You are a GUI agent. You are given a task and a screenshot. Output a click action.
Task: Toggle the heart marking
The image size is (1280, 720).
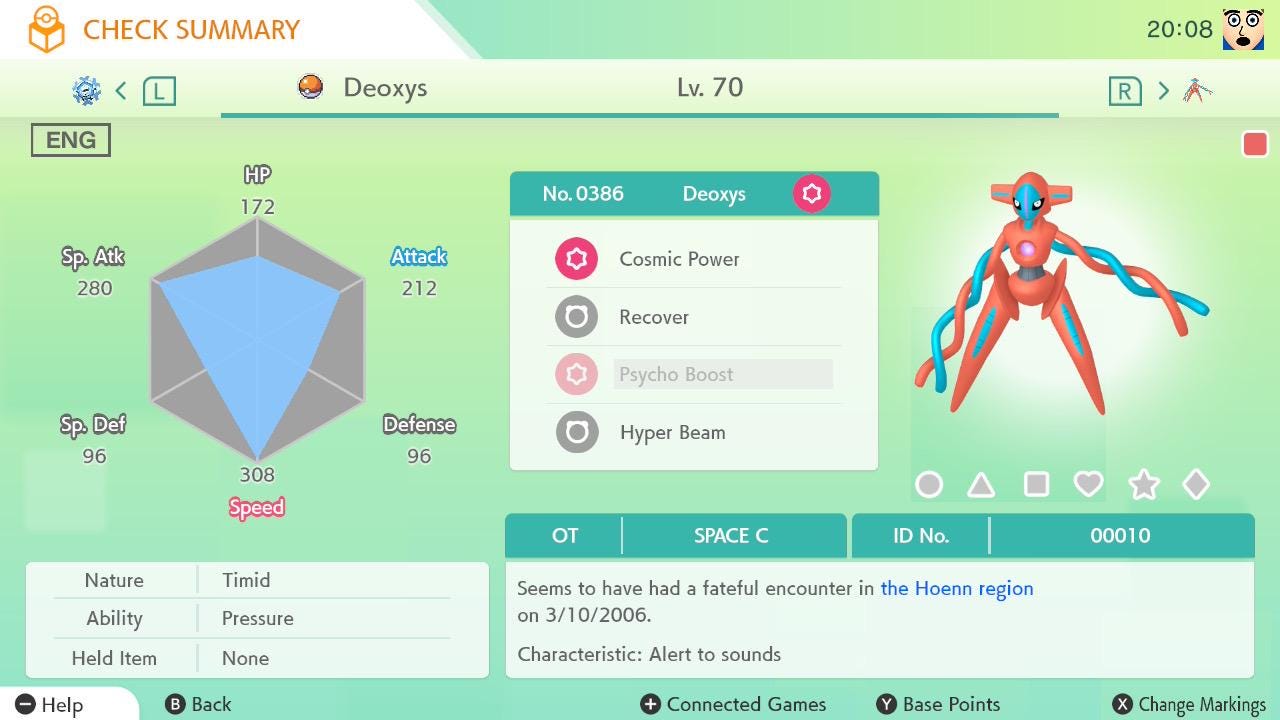pos(1088,485)
